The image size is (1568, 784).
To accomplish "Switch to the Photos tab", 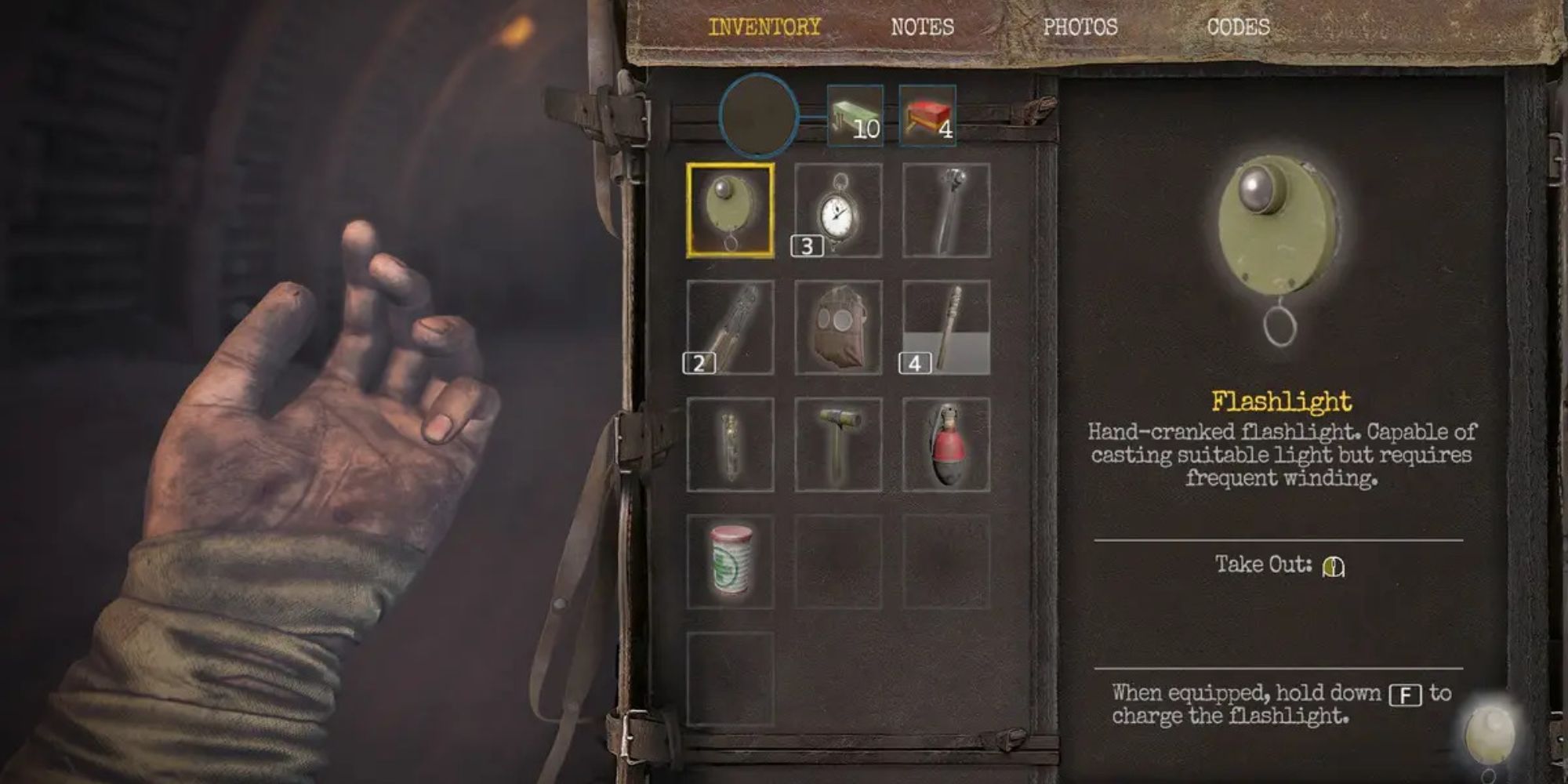I will tap(1080, 27).
